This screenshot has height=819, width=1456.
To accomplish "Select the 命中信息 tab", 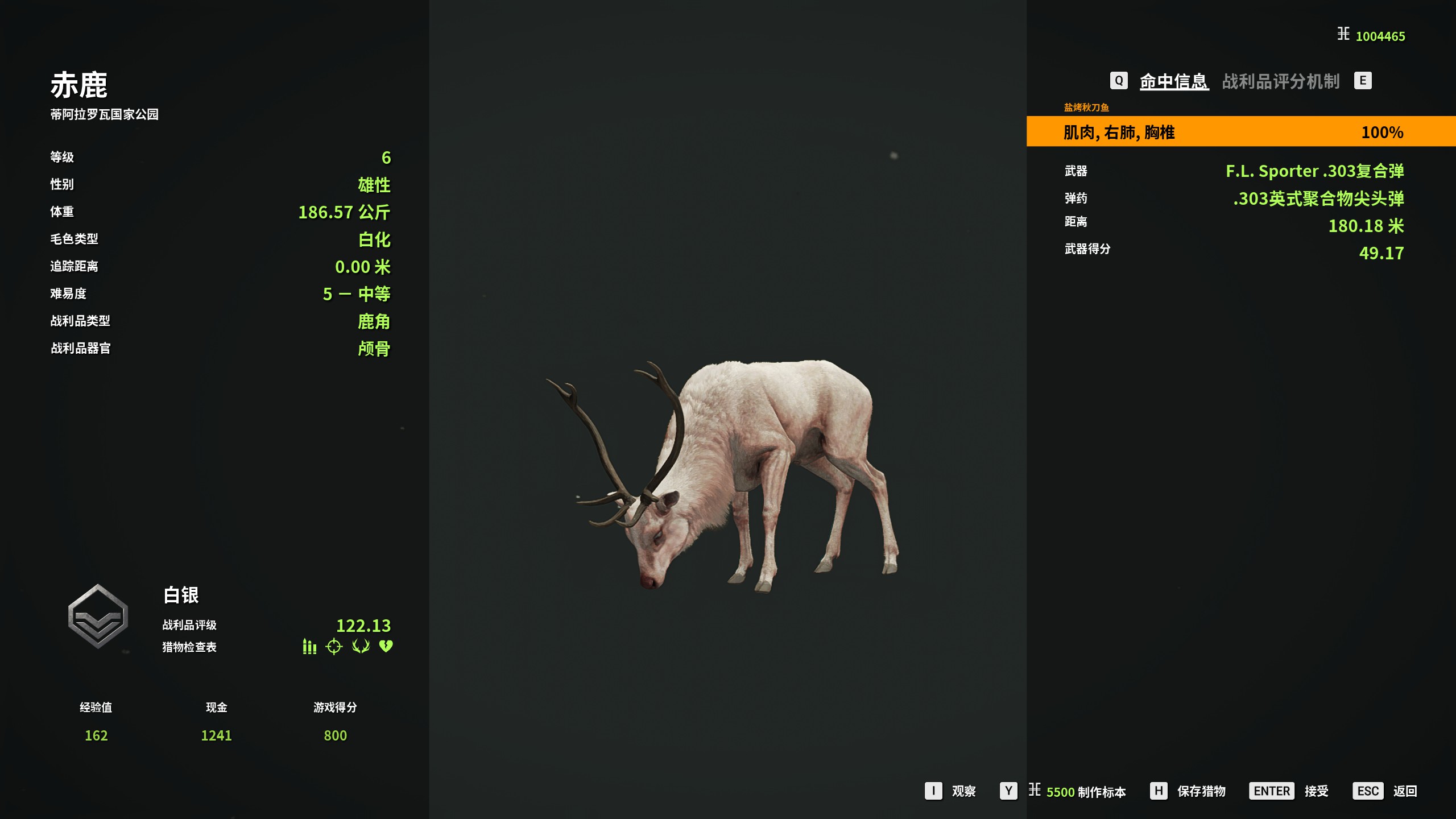I will [1173, 81].
